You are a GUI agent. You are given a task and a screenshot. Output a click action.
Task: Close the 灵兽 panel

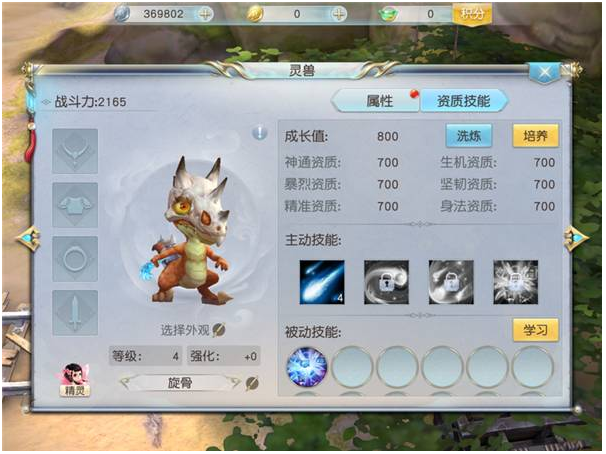[x=545, y=73]
